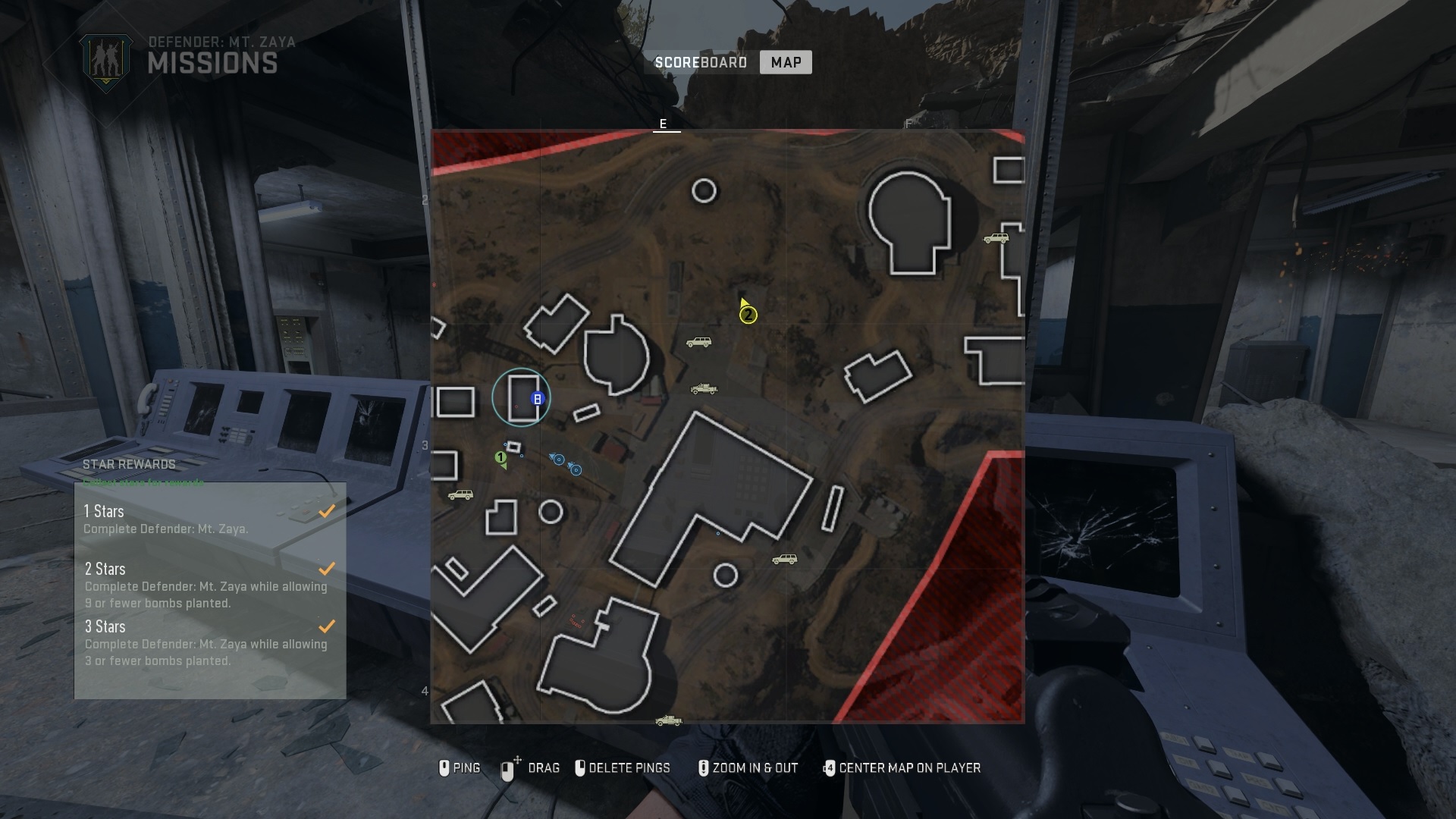Click the SUV icon near the bottom-right building
The image size is (1456, 819).
(x=785, y=560)
